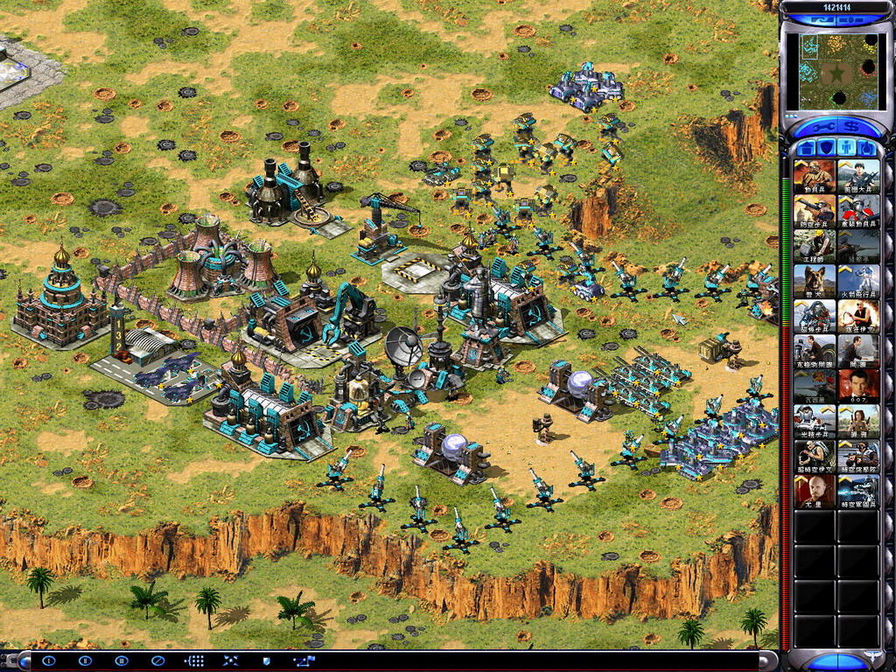This screenshot has height=672, width=896.
Task: Switch to the infantry build tab
Action: pyautogui.click(x=847, y=148)
